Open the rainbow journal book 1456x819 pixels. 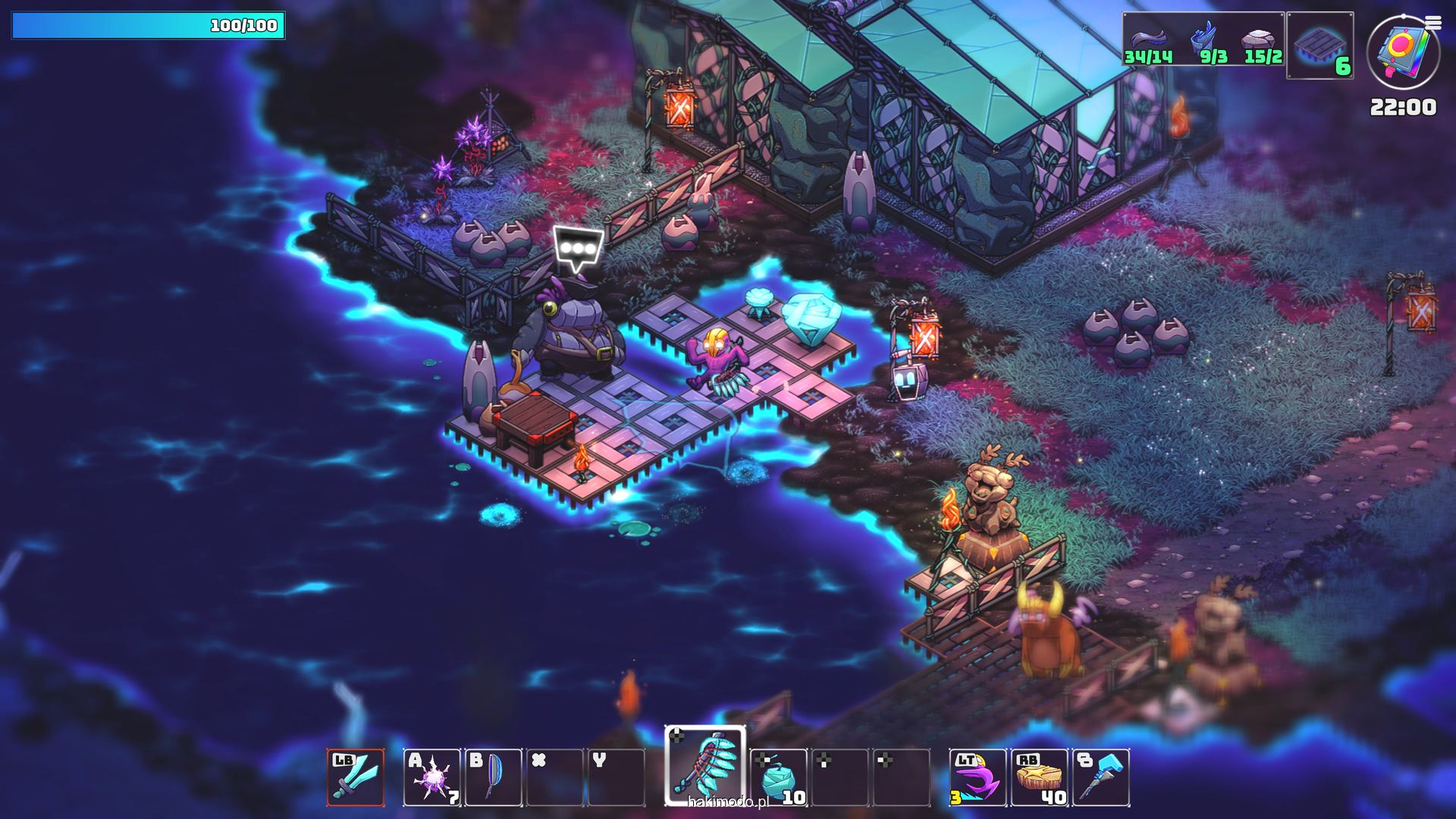pyautogui.click(x=1401, y=52)
